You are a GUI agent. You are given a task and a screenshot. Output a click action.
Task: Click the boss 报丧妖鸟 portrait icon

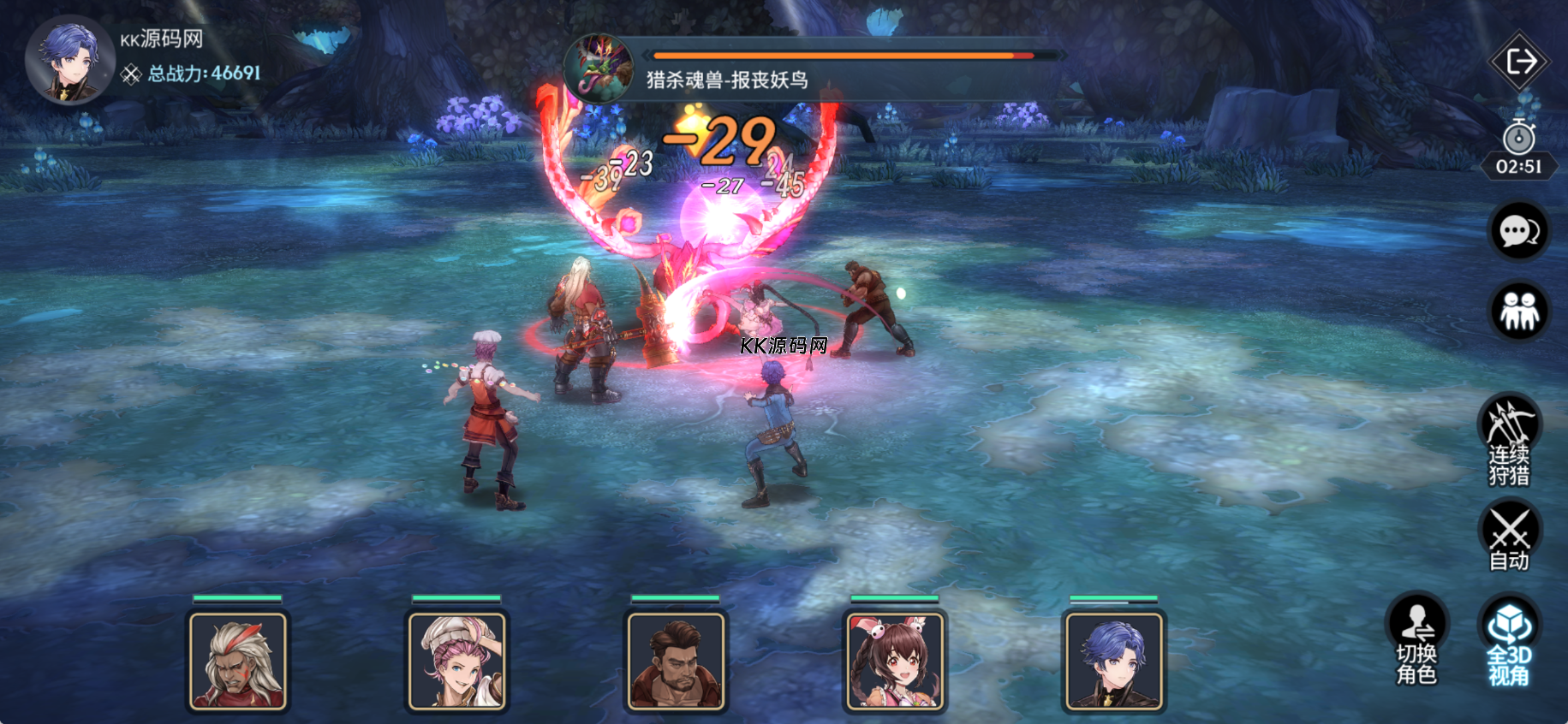click(x=599, y=67)
